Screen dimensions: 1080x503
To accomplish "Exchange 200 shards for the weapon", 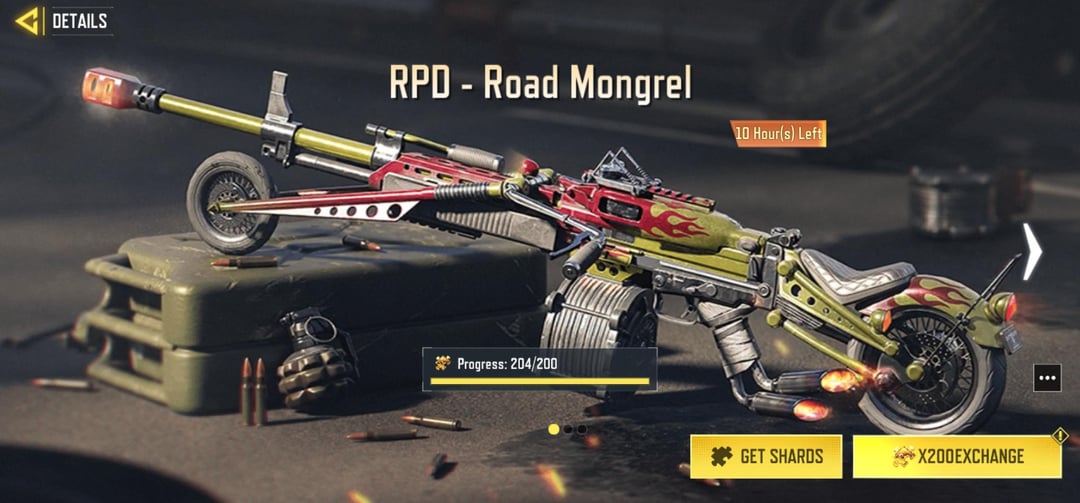I will pos(957,457).
